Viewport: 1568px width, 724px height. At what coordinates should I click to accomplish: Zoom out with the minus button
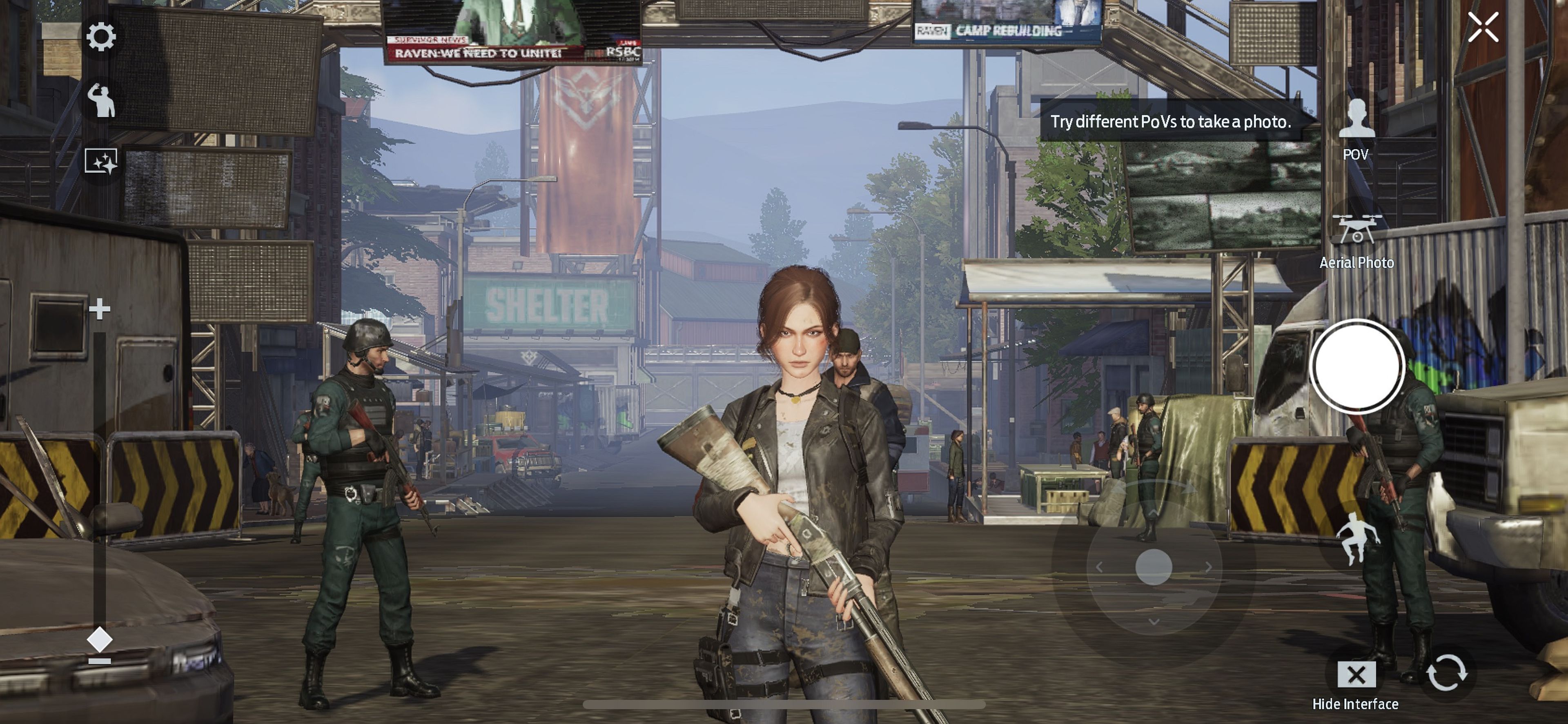pyautogui.click(x=100, y=661)
